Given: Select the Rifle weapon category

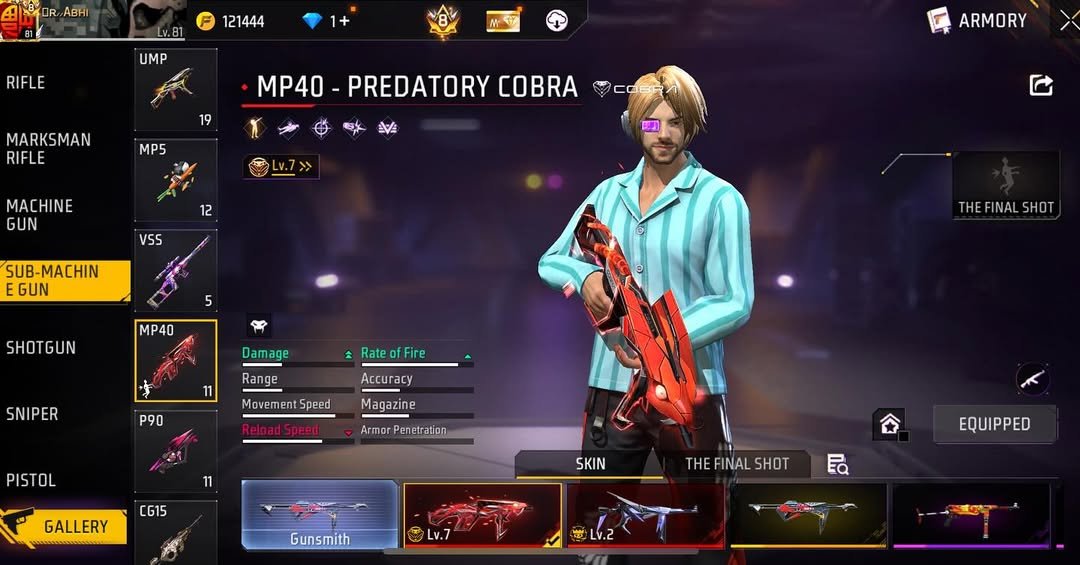Looking at the screenshot, I should tap(26, 83).
